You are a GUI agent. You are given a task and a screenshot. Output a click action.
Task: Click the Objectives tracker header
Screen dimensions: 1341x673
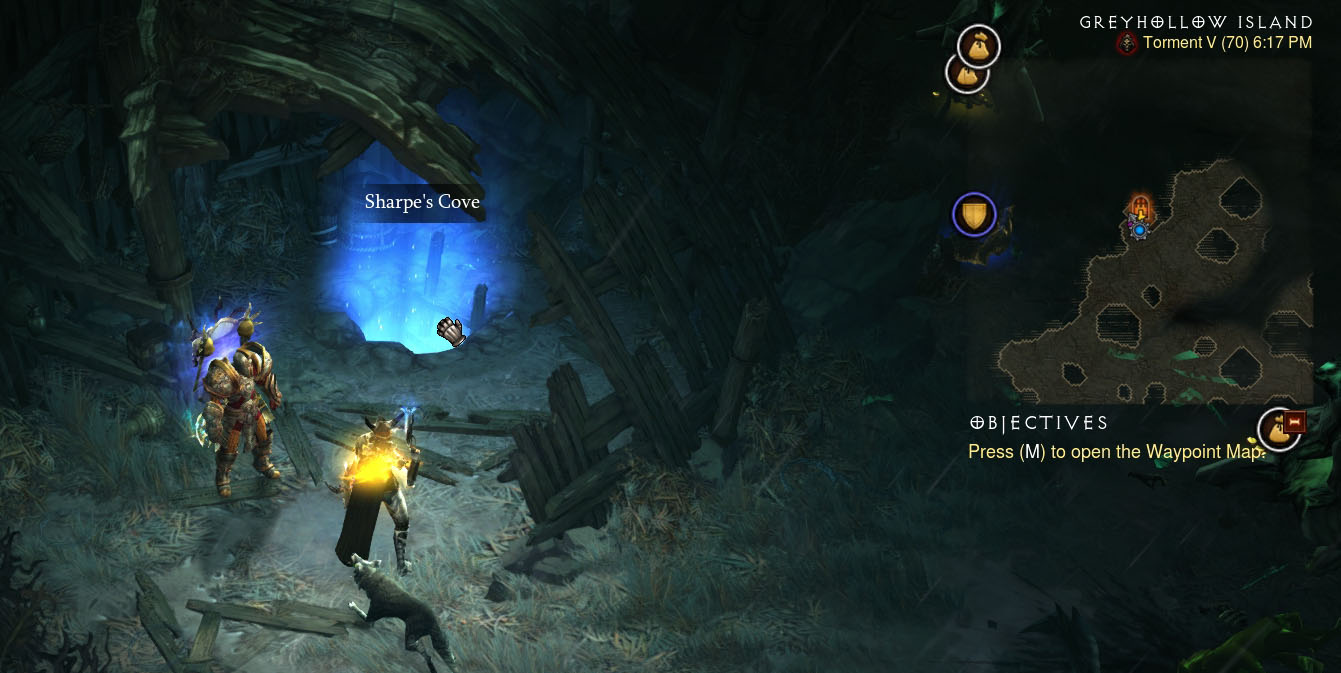point(1039,423)
